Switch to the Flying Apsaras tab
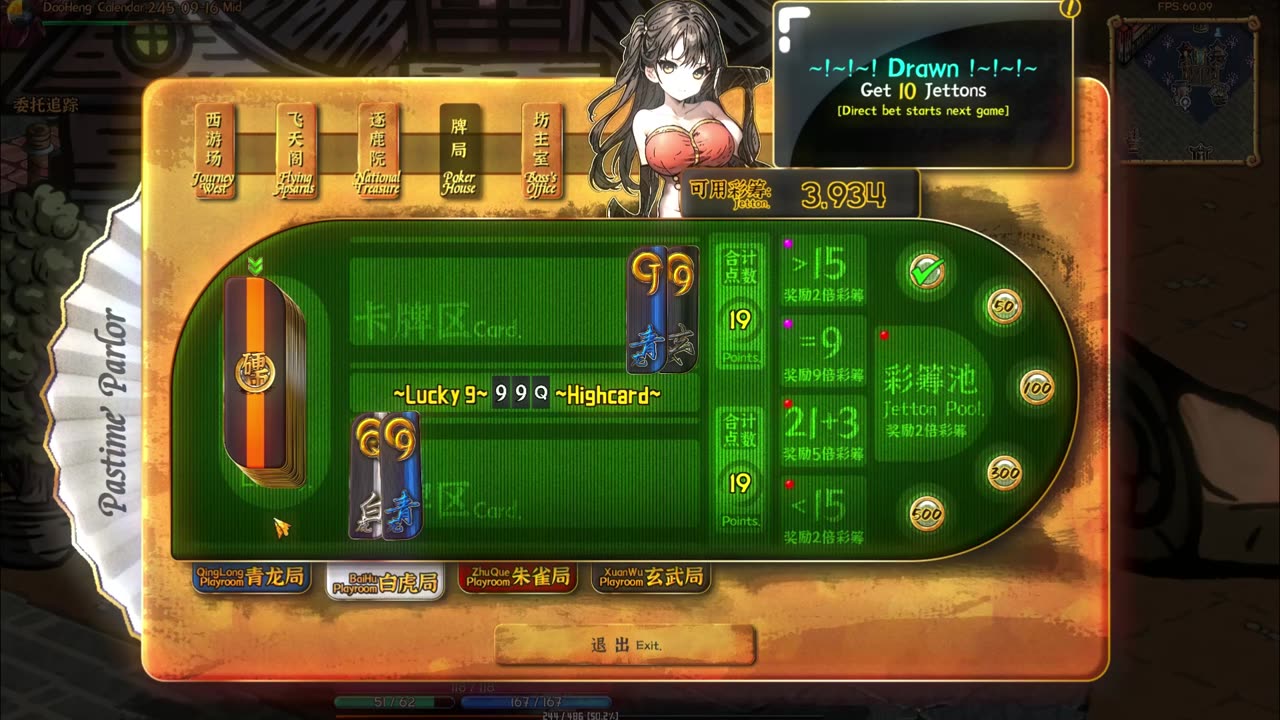The image size is (1280, 720). tap(296, 151)
